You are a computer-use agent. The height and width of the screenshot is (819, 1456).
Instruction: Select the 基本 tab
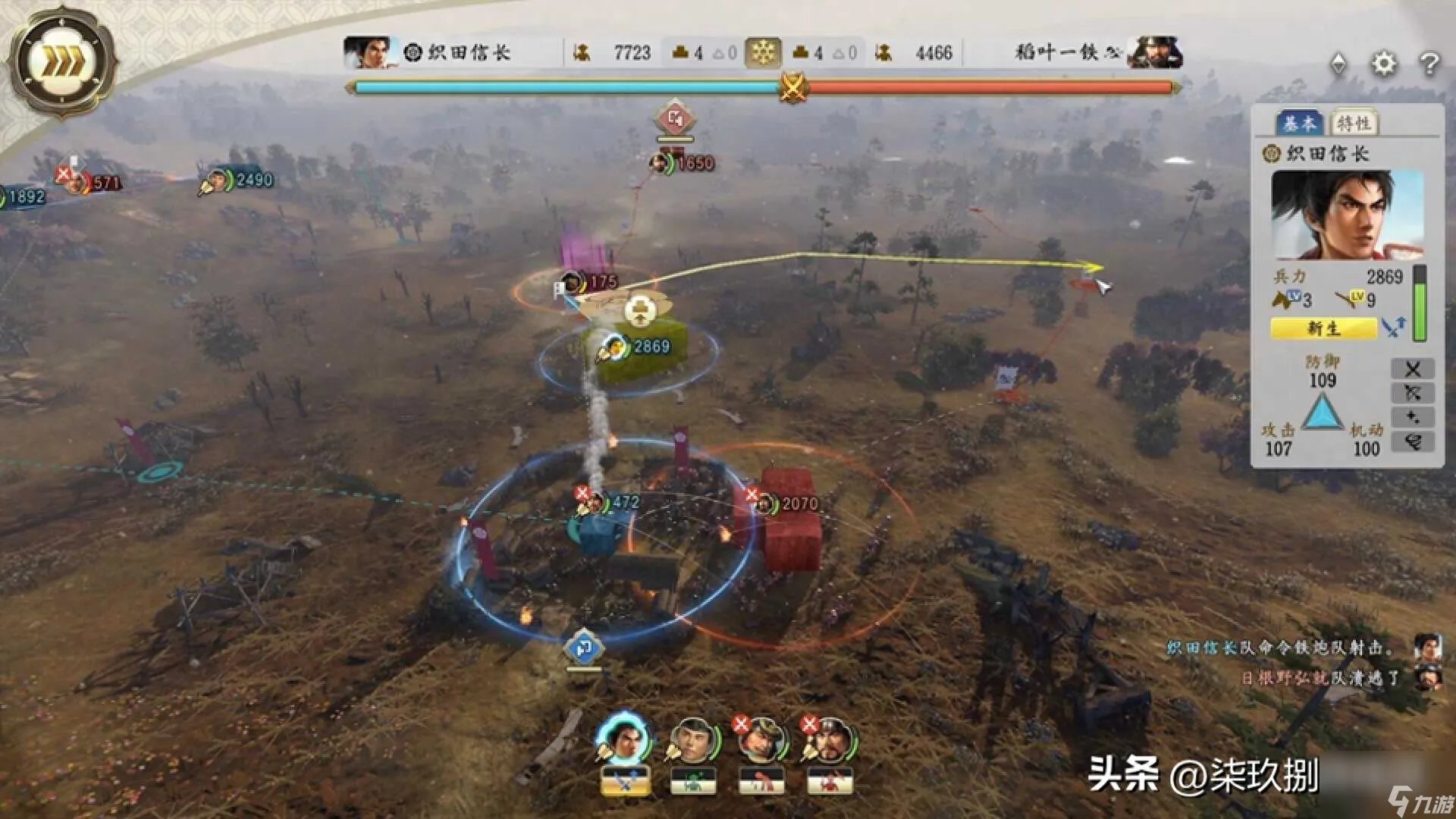1301,123
